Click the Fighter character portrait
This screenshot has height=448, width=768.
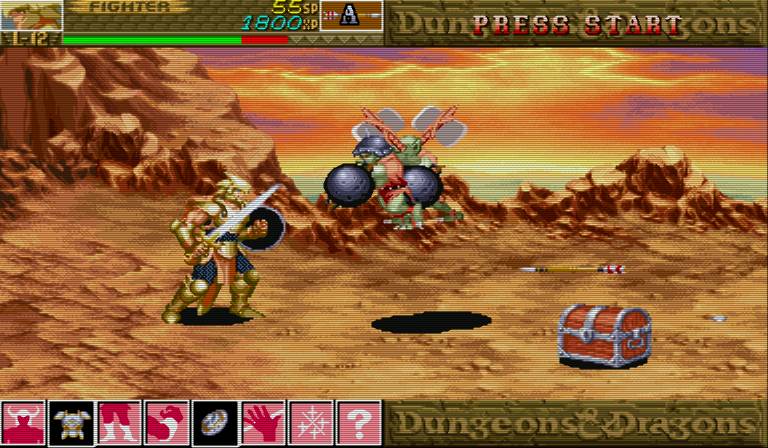[30, 15]
